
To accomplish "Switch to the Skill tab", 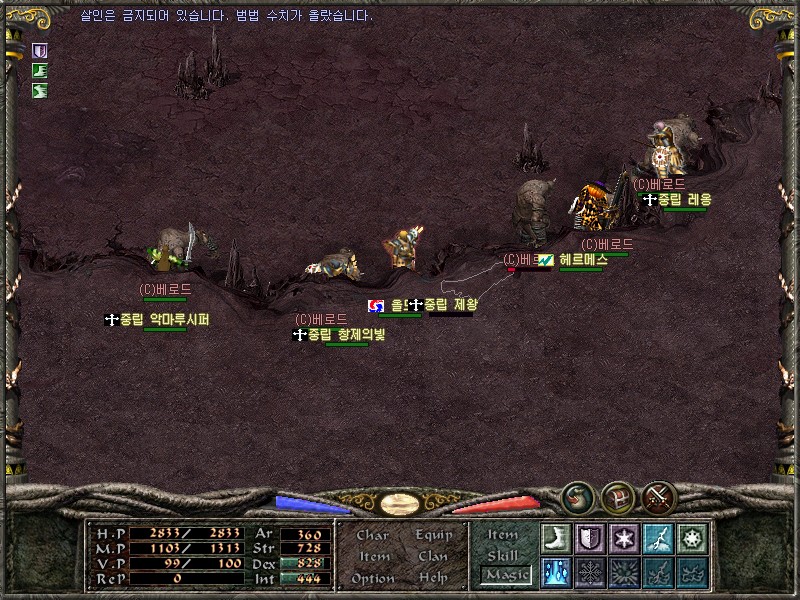I will click(503, 555).
